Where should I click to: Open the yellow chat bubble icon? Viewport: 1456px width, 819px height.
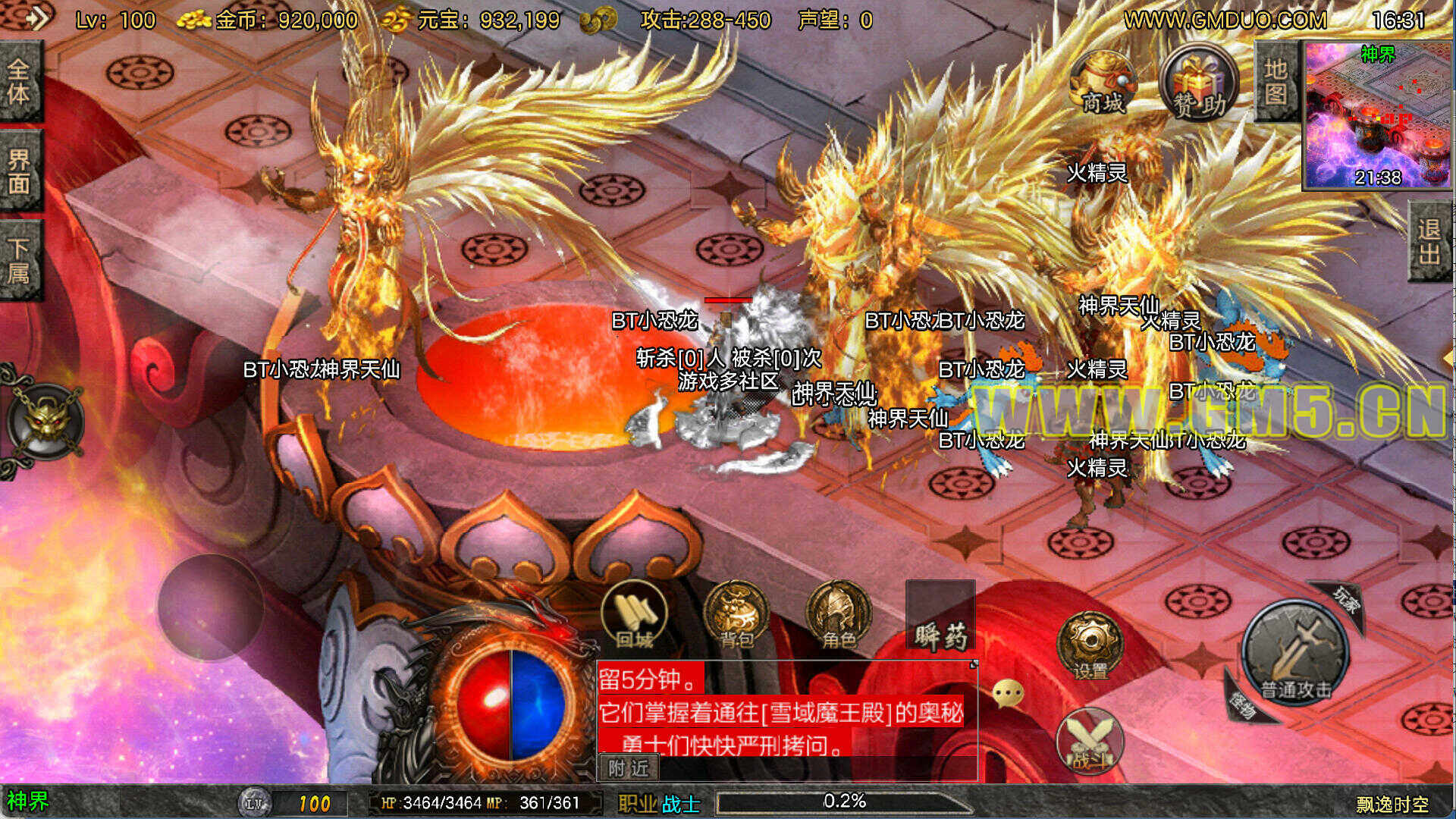coord(1008,693)
